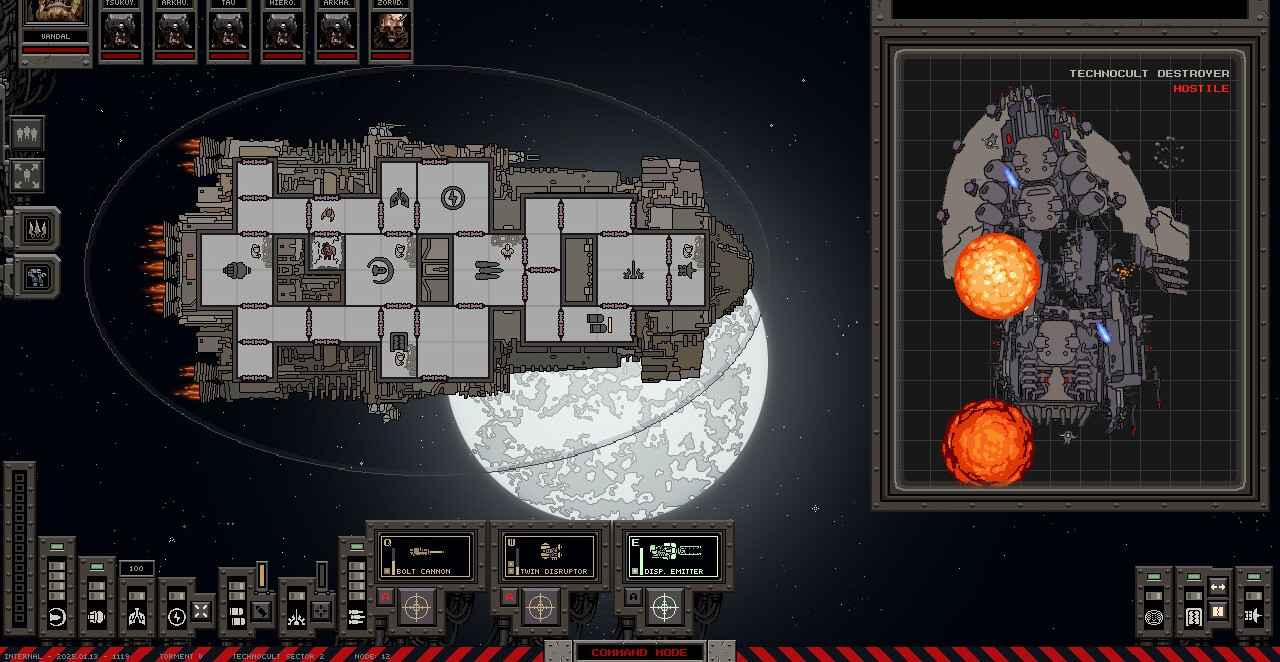This screenshot has height=662, width=1280.
Task: Click the three-crew group icon button
Action: coord(27,132)
